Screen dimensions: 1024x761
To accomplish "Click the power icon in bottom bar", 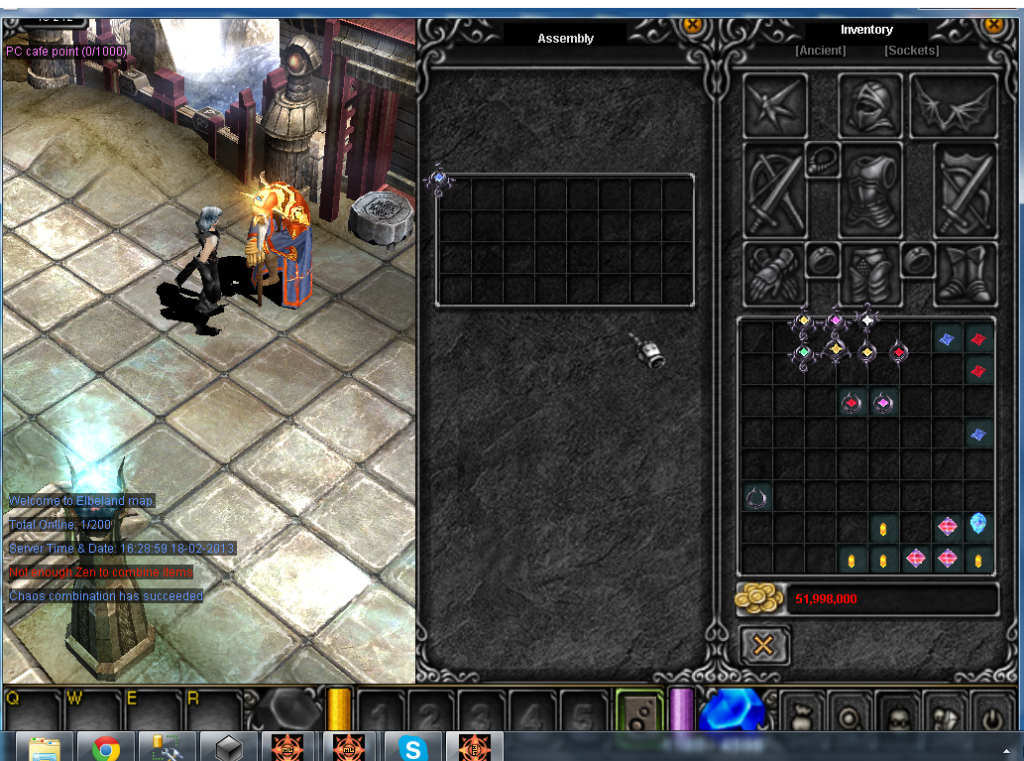I will 991,714.
